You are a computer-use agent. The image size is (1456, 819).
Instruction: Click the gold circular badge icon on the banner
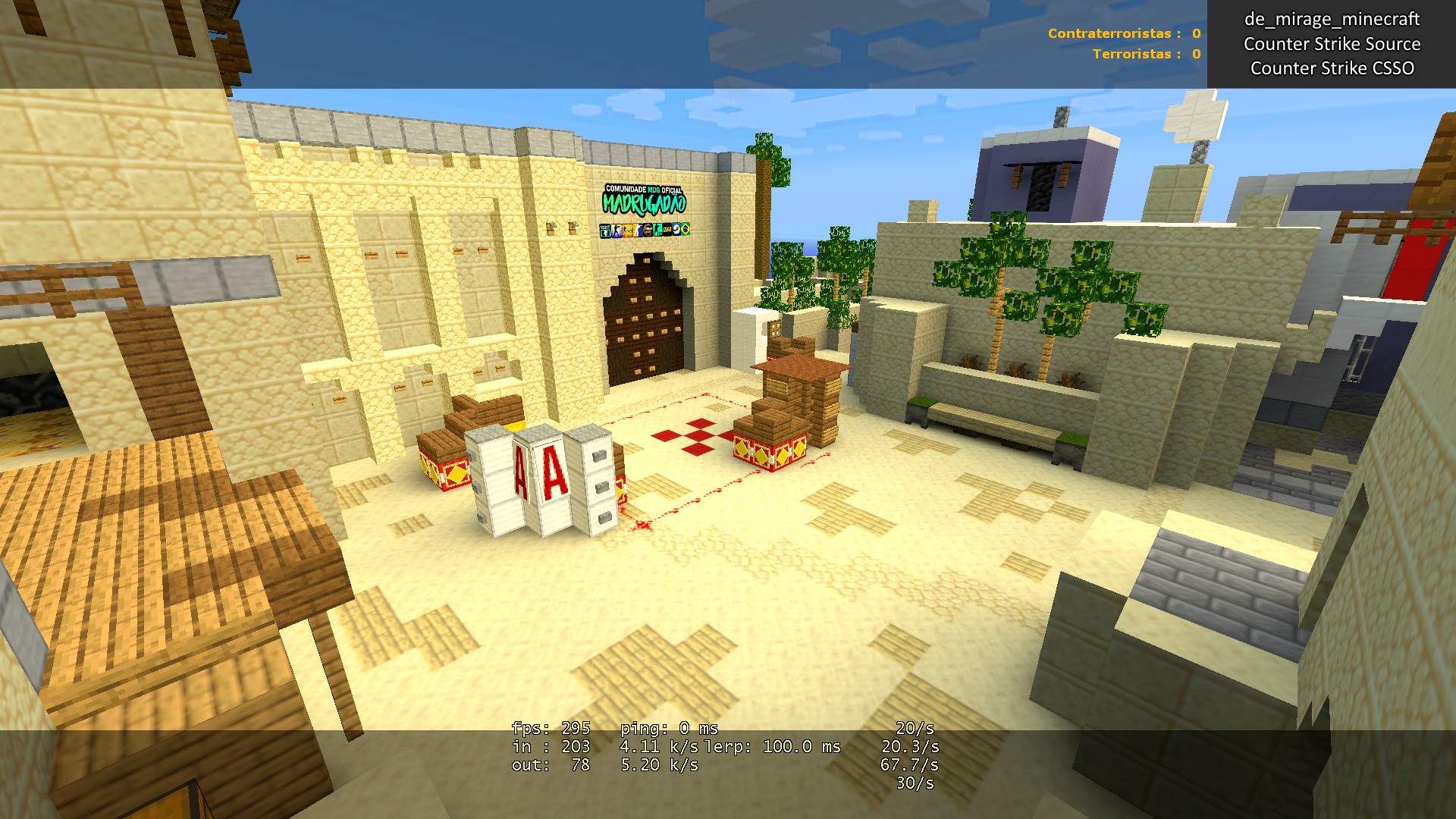pyautogui.click(x=648, y=231)
